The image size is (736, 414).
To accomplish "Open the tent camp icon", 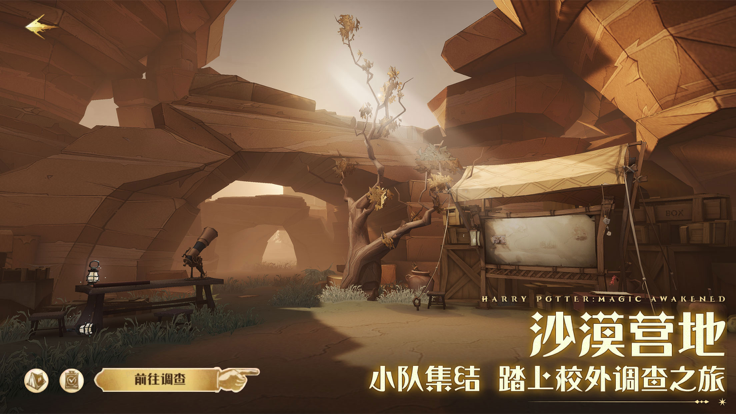I will tap(36, 380).
